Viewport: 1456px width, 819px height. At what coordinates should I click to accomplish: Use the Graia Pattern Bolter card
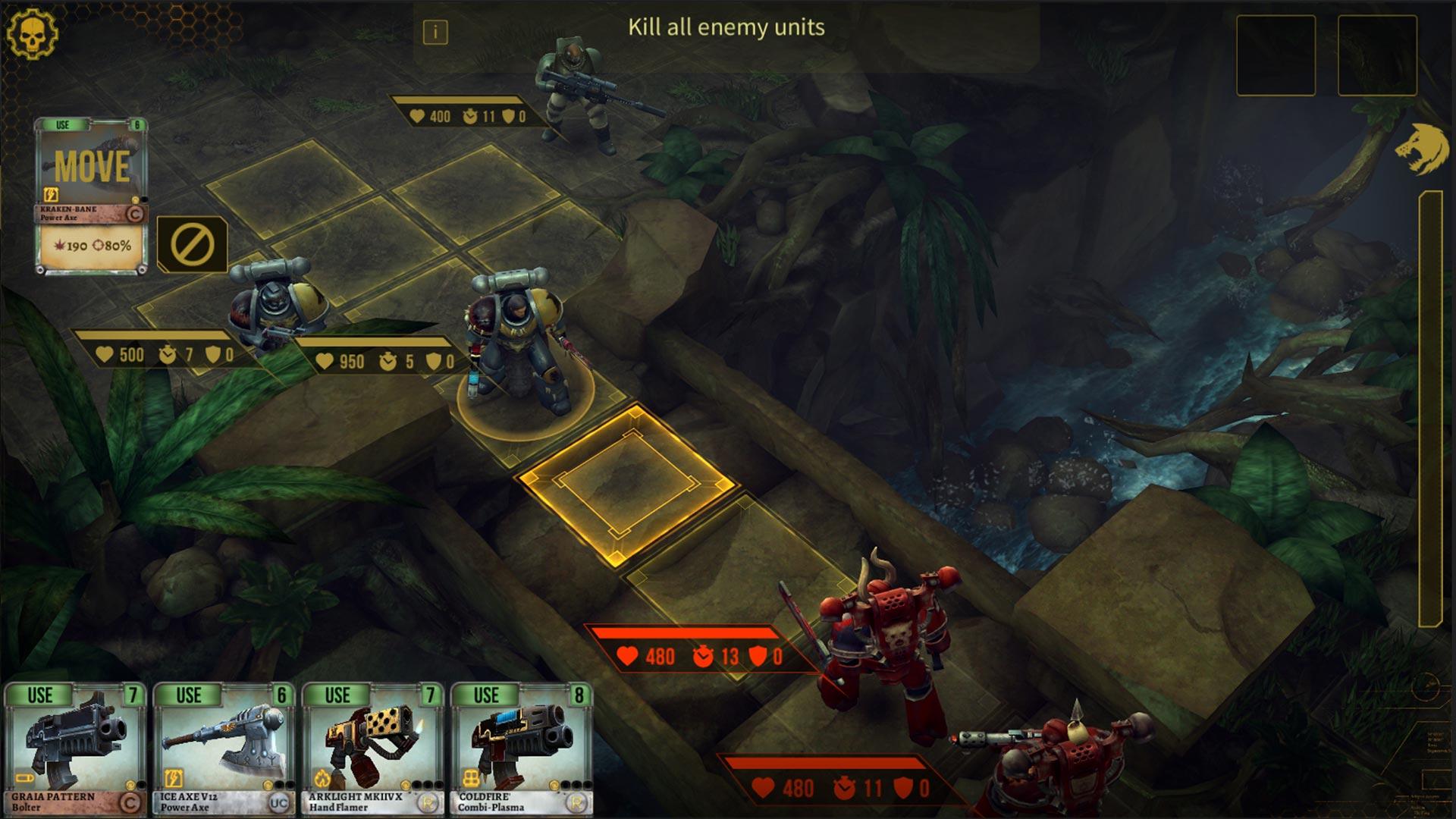pyautogui.click(x=74, y=748)
